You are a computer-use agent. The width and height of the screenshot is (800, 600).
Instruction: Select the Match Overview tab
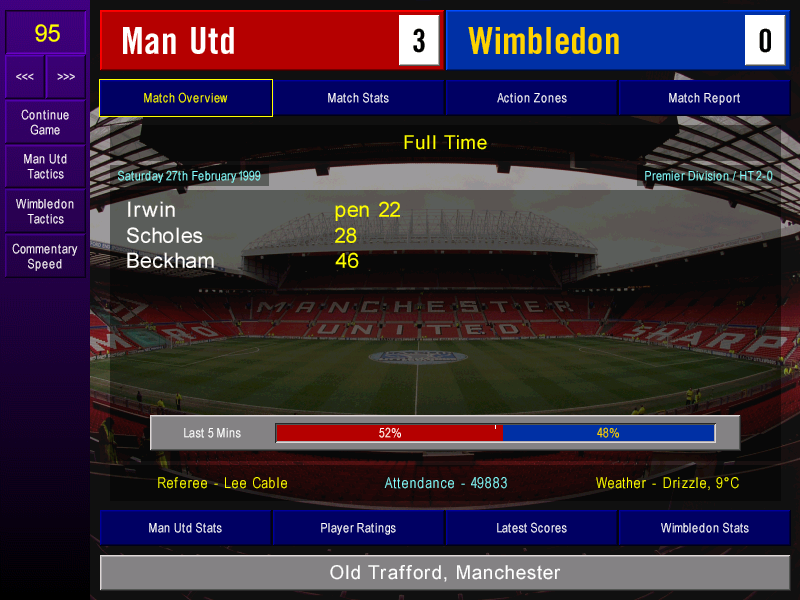click(185, 98)
